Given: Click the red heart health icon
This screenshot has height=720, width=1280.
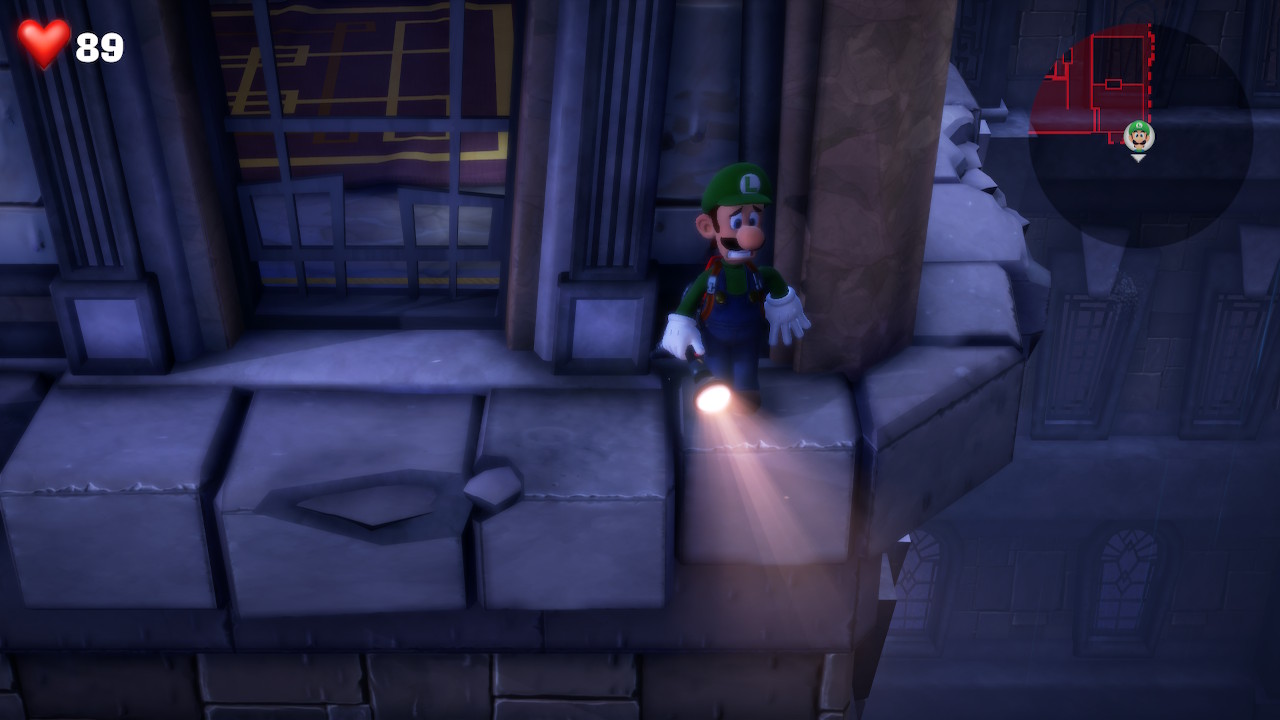Looking at the screenshot, I should pos(42,43).
